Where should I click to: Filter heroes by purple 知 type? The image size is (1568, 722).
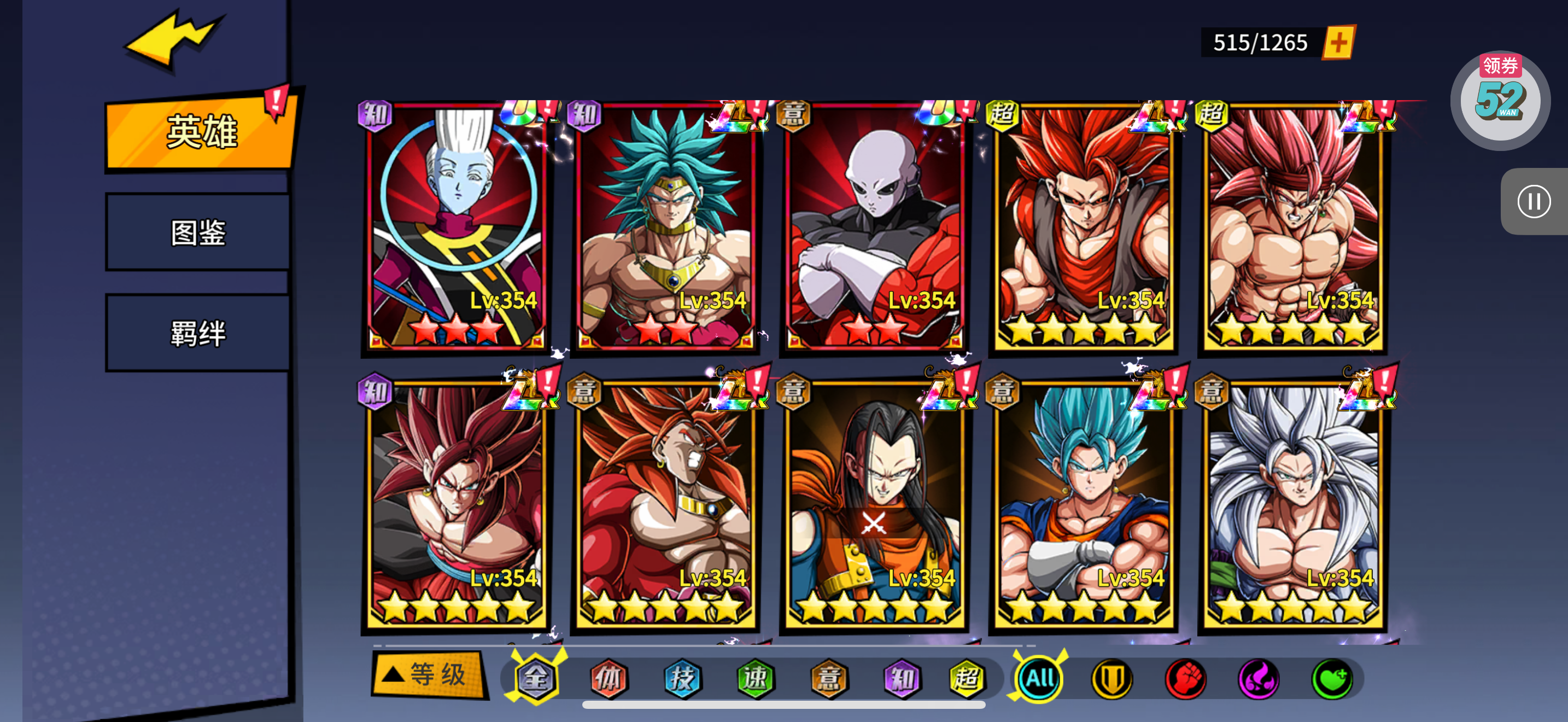click(902, 678)
